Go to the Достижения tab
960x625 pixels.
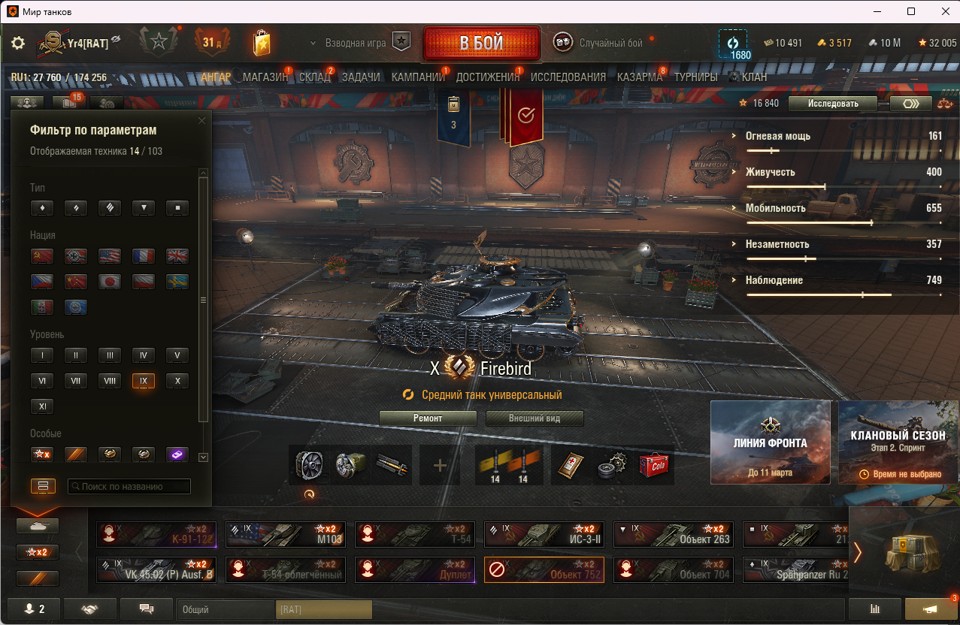[487, 77]
